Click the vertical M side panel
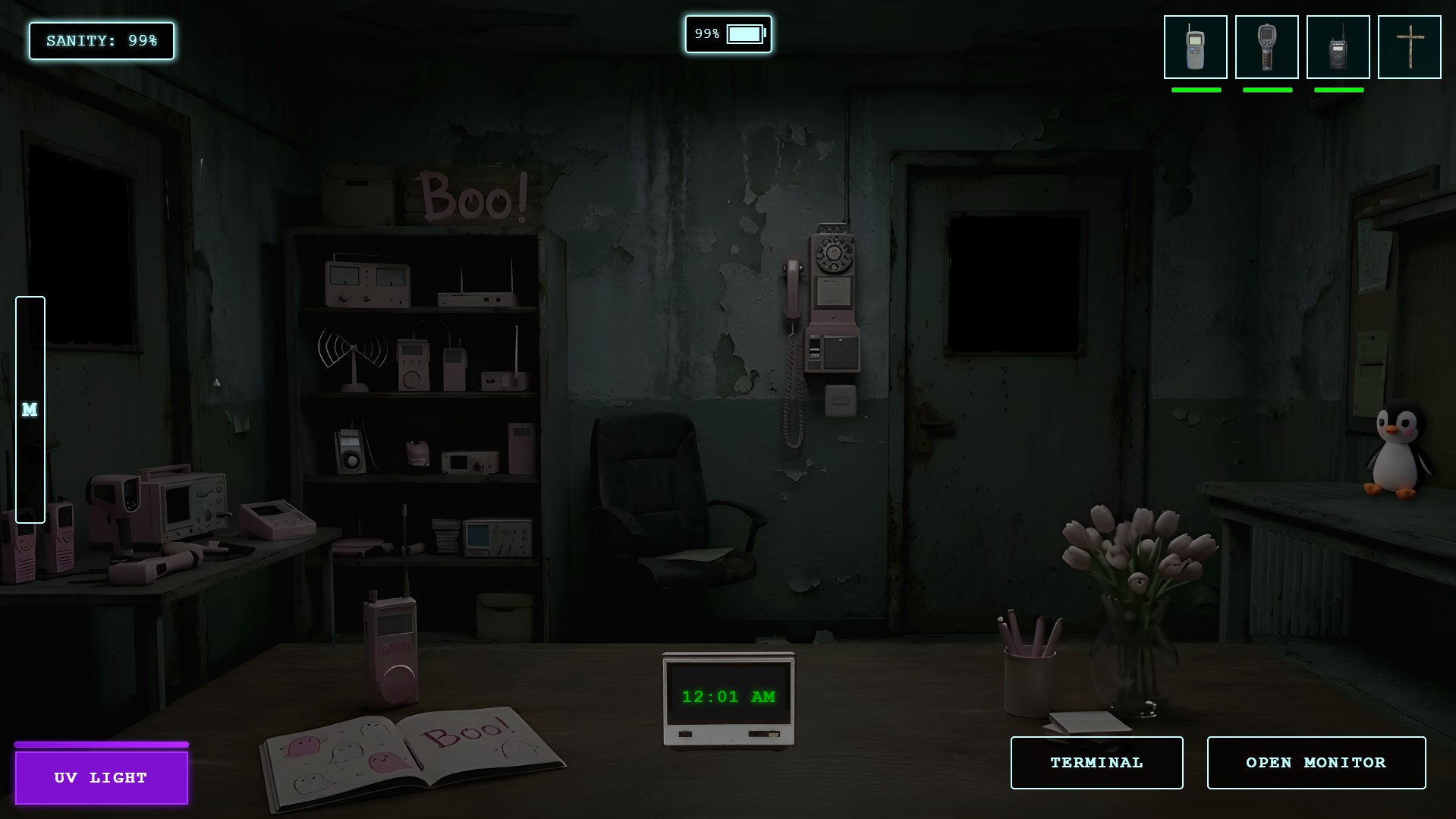The height and width of the screenshot is (819, 1456). (x=30, y=410)
